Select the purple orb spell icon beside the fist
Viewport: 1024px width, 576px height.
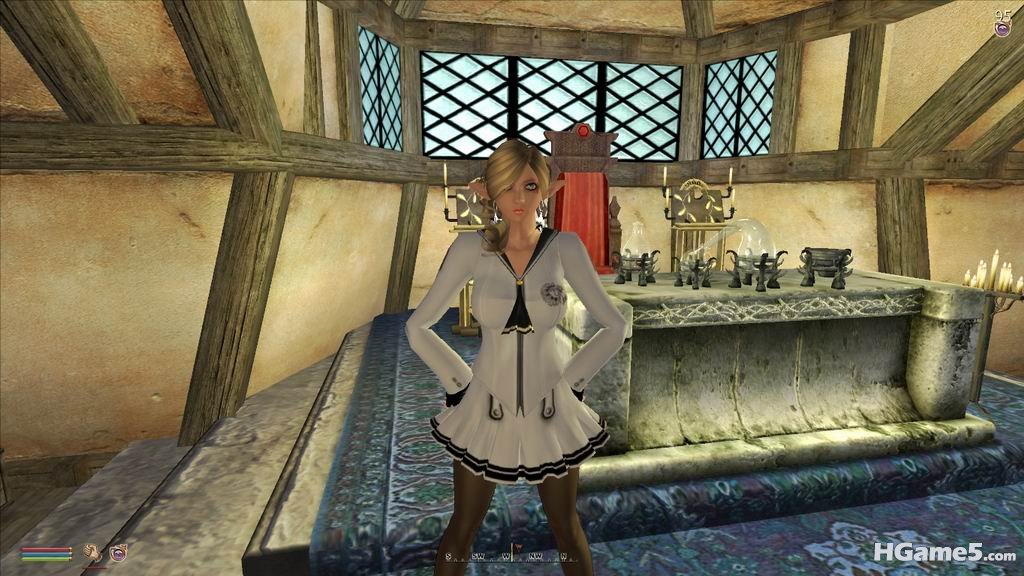(x=118, y=552)
